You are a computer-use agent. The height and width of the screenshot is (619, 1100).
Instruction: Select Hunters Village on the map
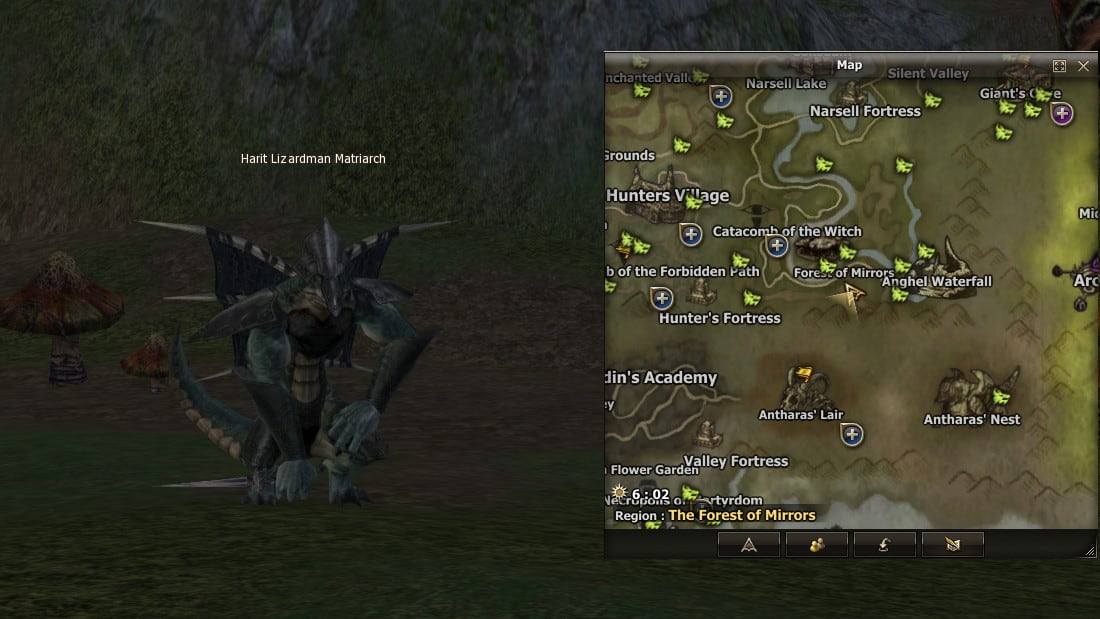coord(668,195)
